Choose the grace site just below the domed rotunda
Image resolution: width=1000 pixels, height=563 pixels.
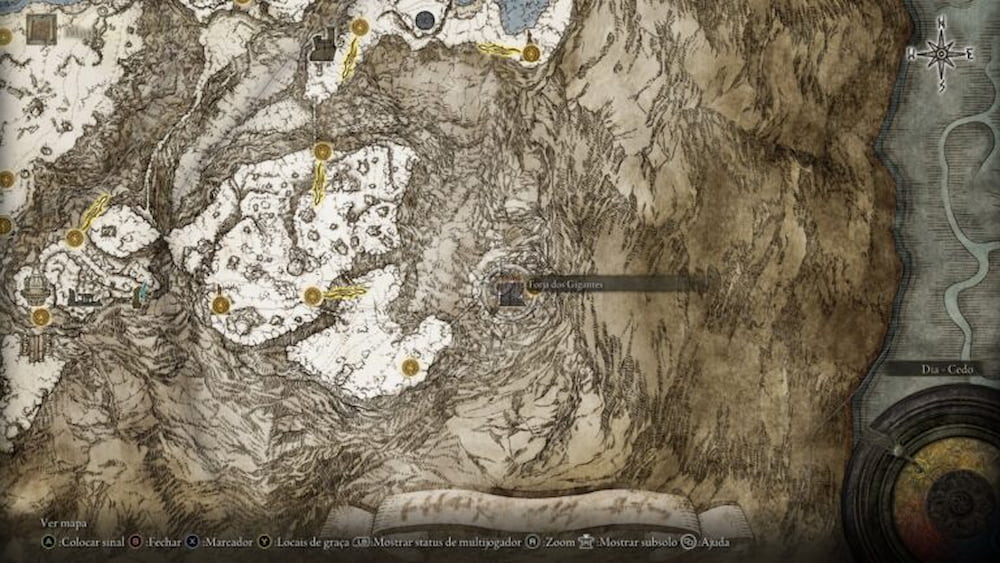point(41,317)
